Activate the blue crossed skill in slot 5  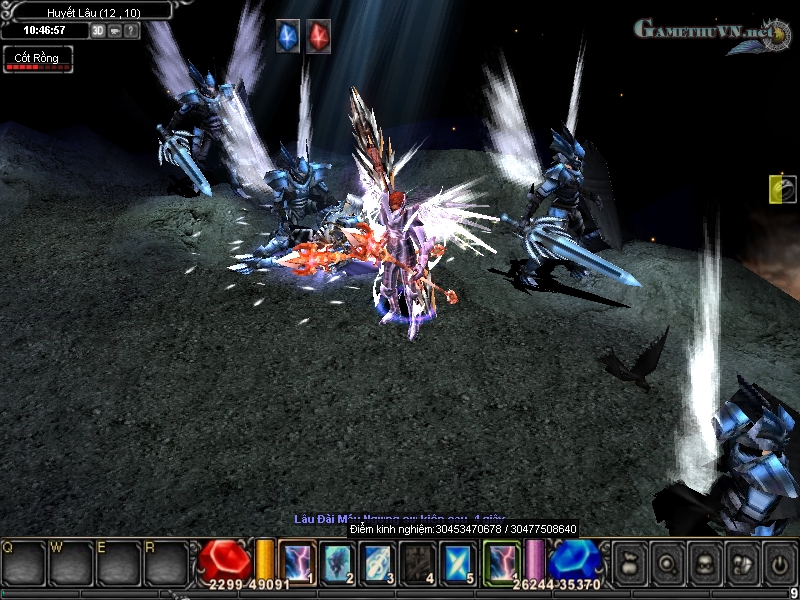458,561
